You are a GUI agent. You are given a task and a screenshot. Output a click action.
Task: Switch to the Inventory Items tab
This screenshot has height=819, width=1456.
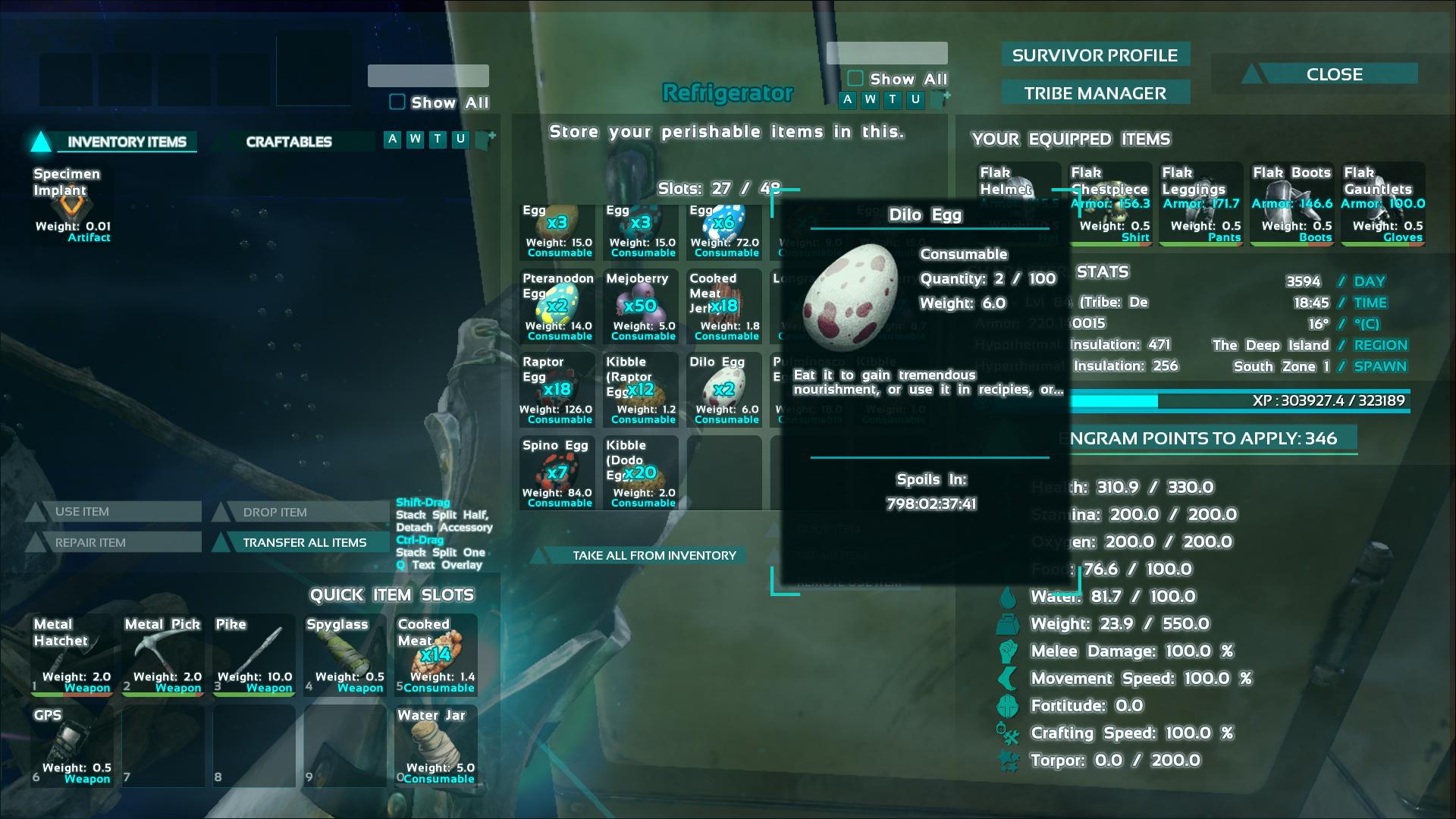click(126, 141)
